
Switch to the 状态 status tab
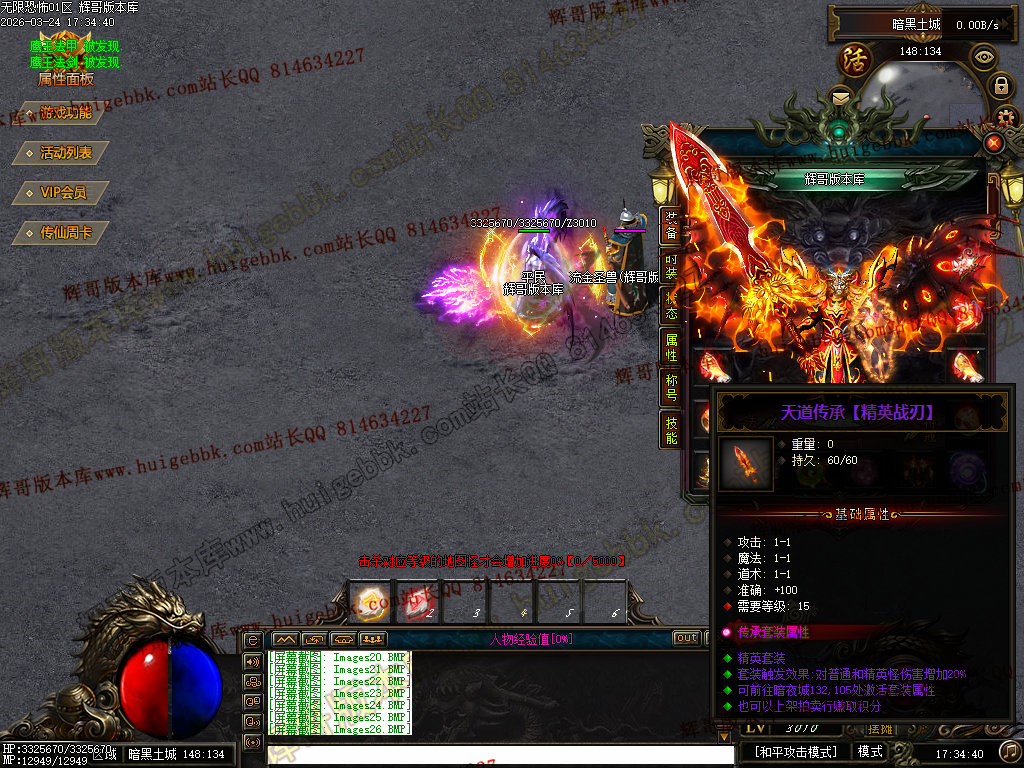[x=672, y=307]
